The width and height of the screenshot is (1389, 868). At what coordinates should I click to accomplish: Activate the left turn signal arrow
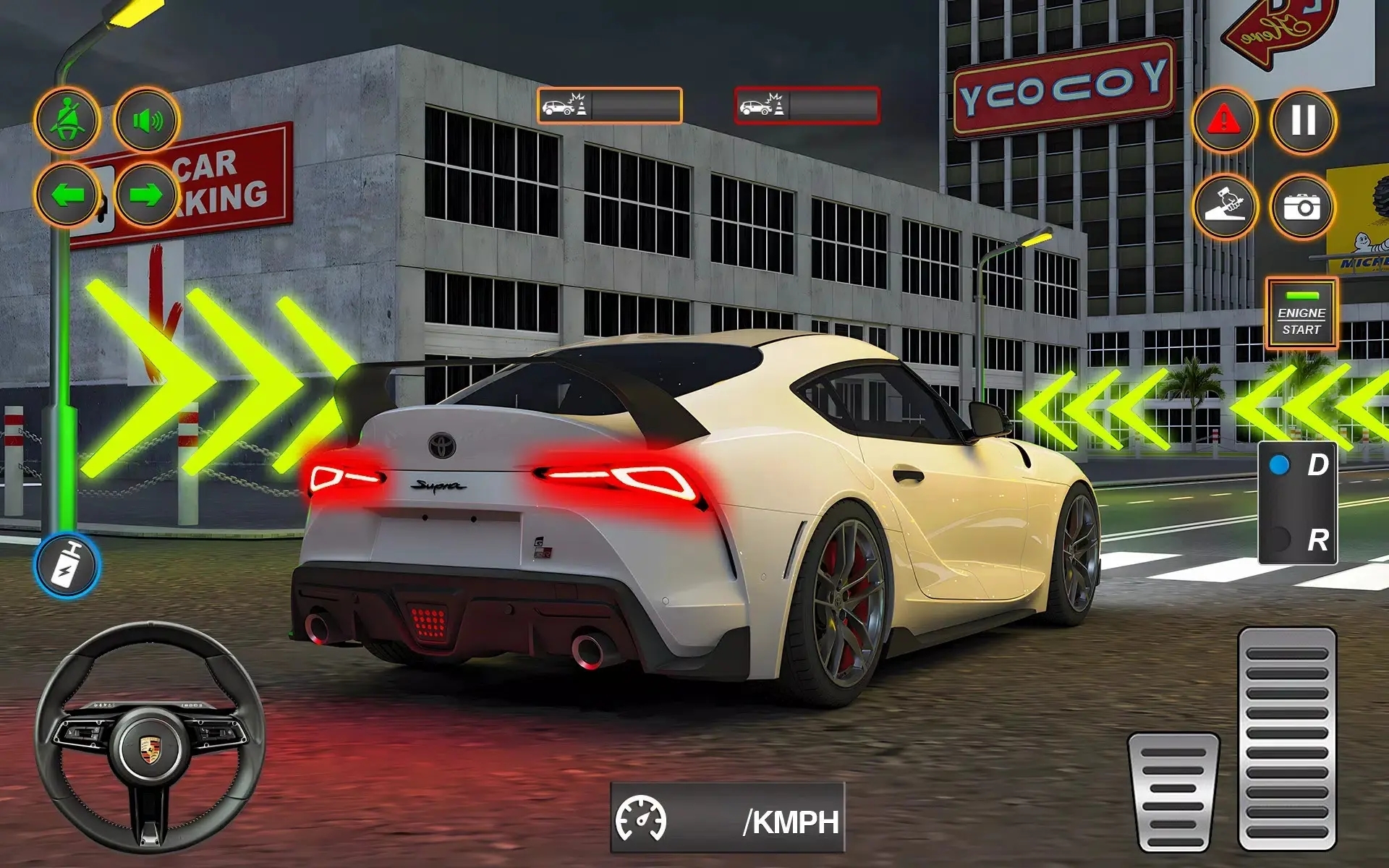67,195
